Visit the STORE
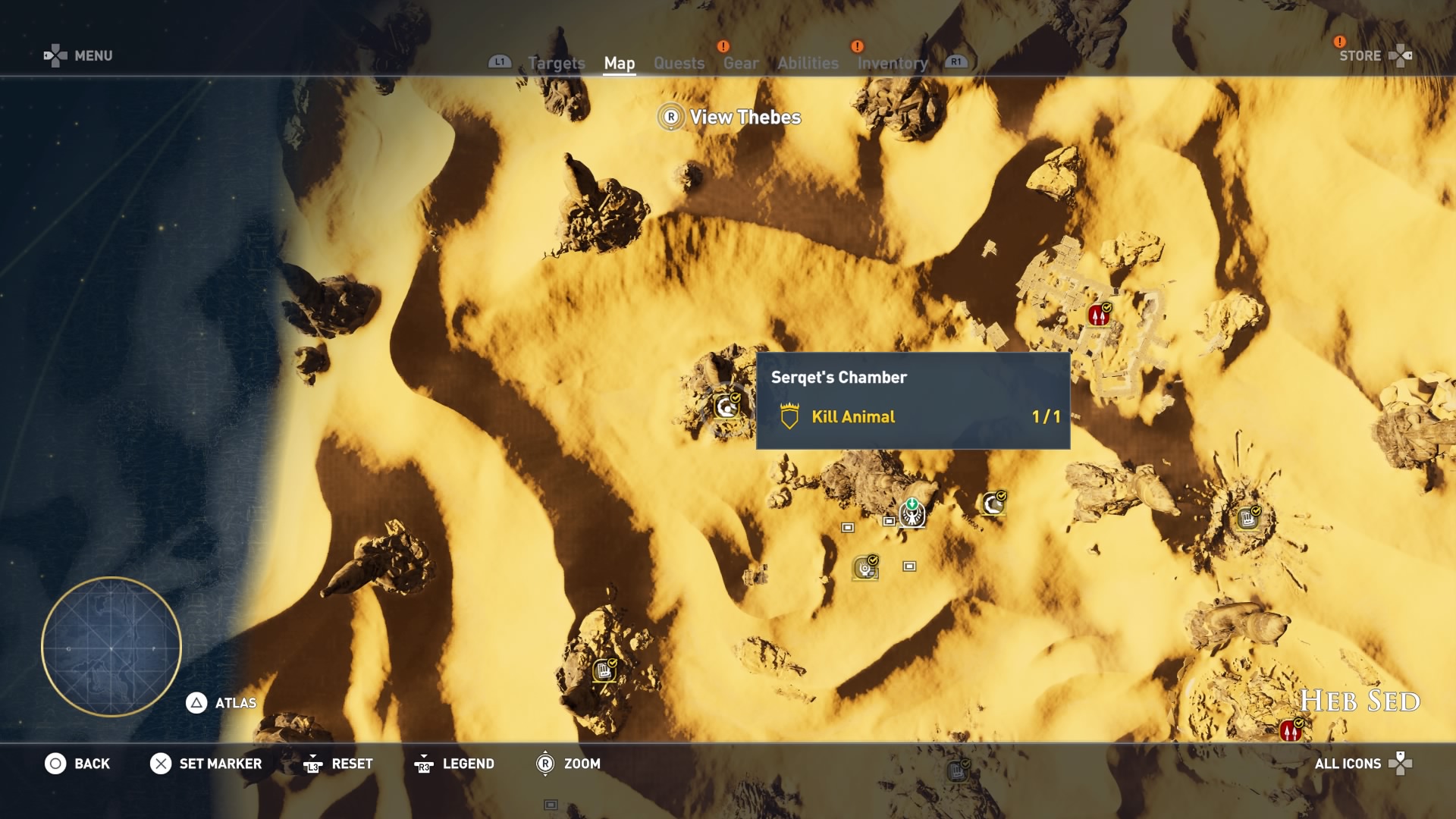This screenshot has width=1456, height=819. pyautogui.click(x=1373, y=55)
